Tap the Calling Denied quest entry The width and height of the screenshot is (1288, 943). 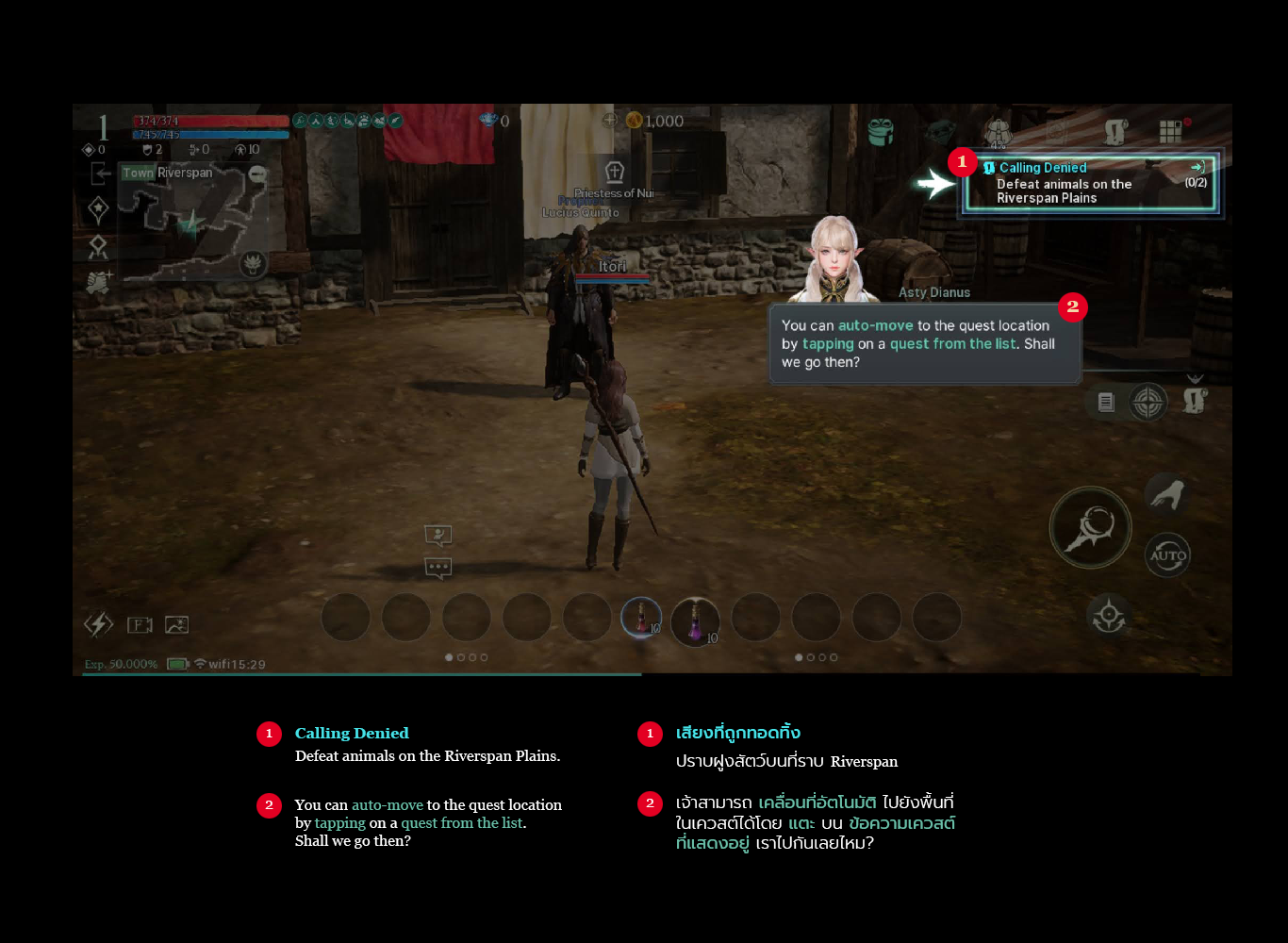tap(1089, 183)
